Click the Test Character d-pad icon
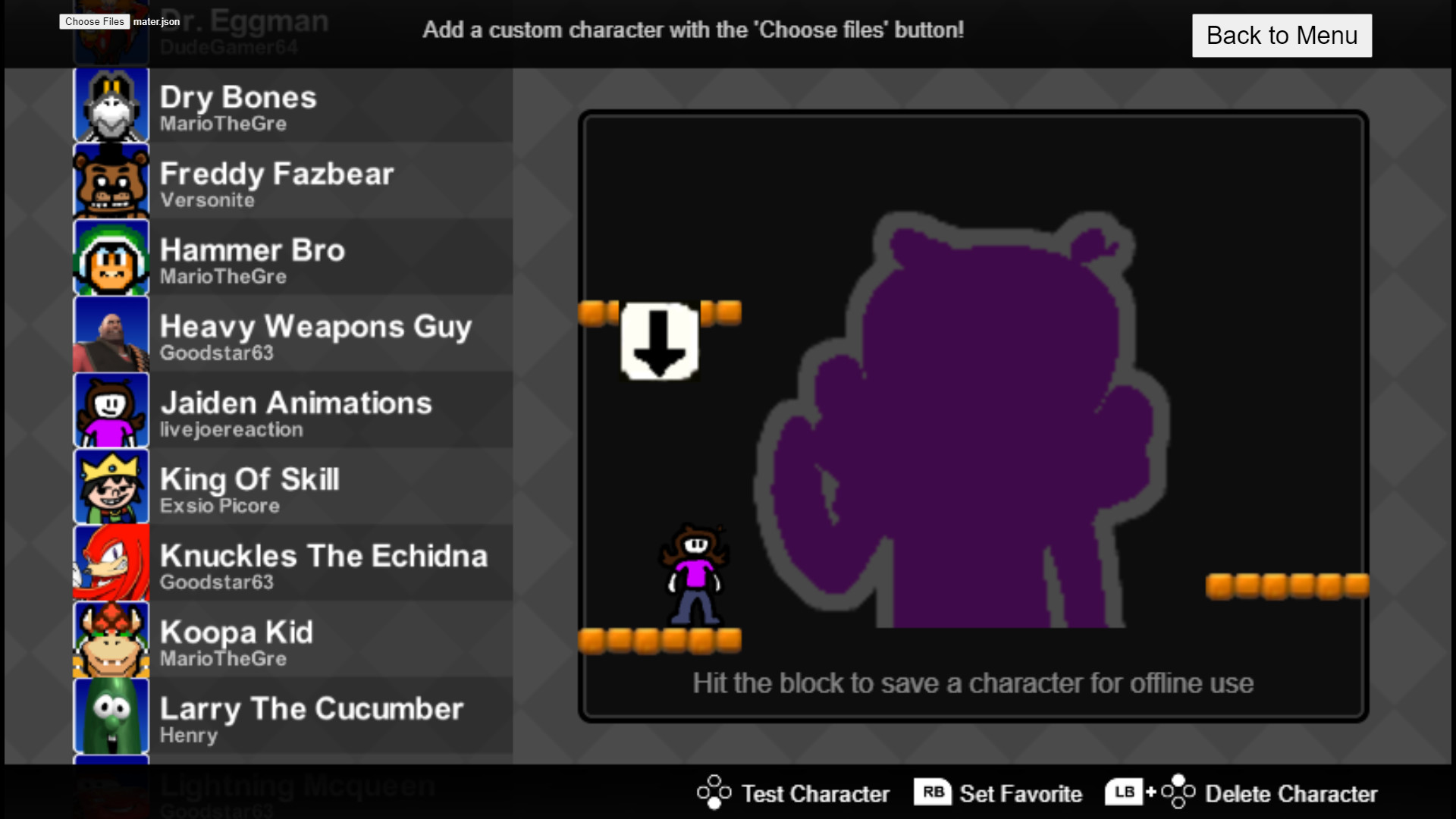This screenshot has width=1456, height=819. click(714, 792)
